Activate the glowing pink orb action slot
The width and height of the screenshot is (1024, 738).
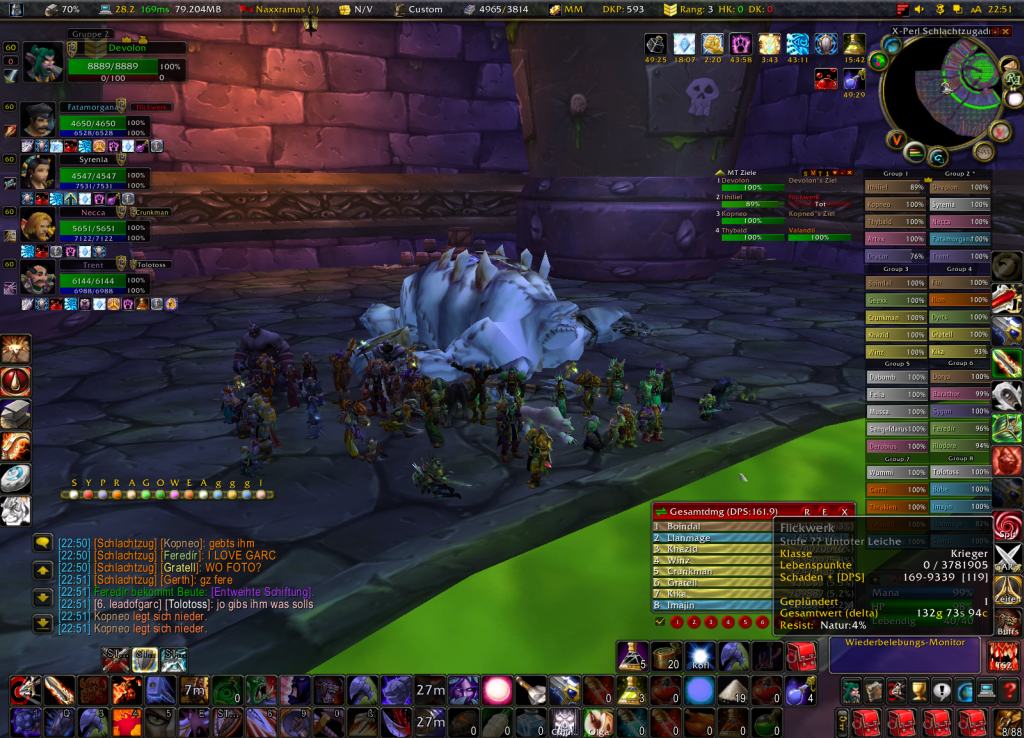coord(497,690)
